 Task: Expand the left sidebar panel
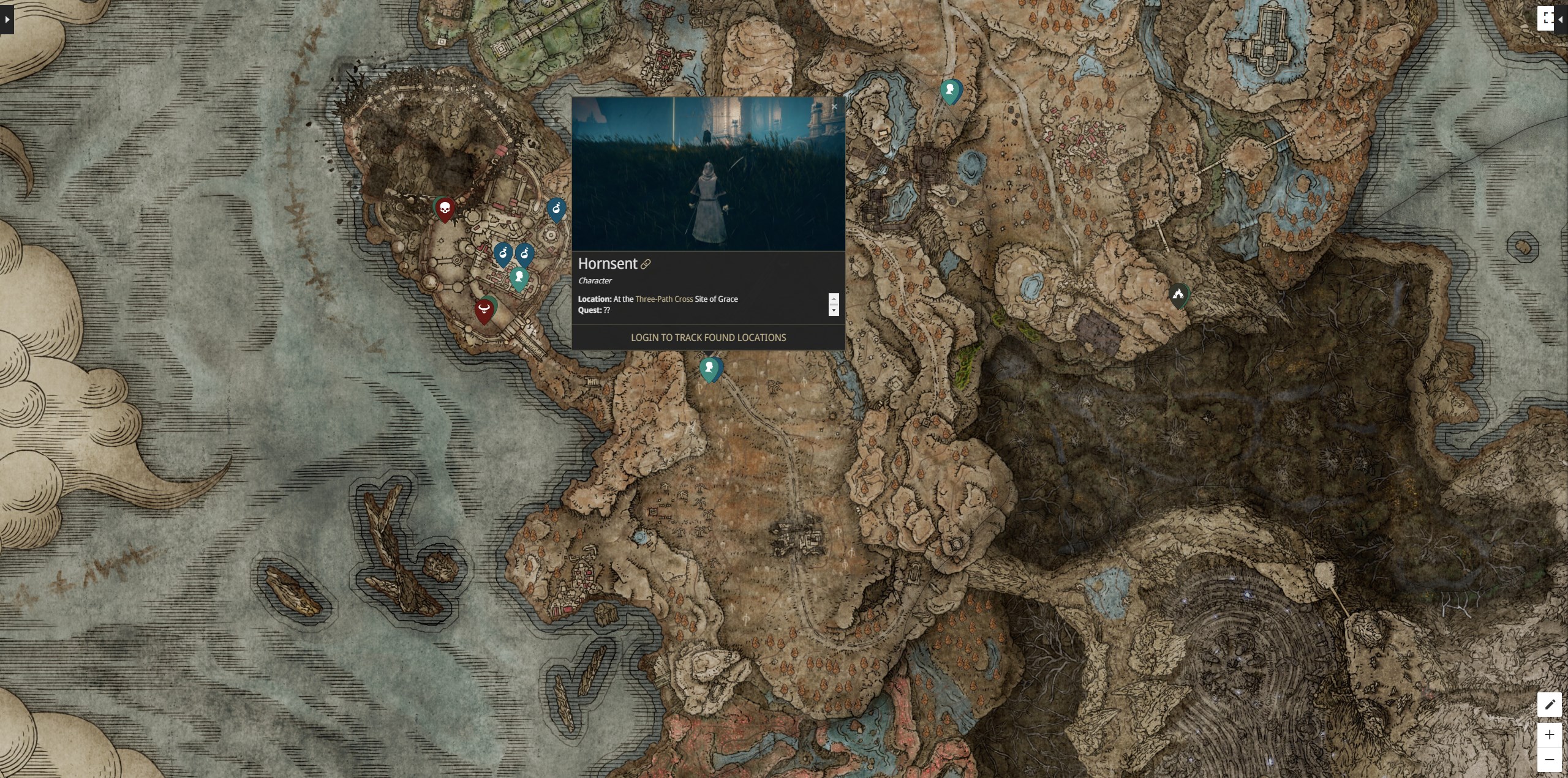pos(6,20)
